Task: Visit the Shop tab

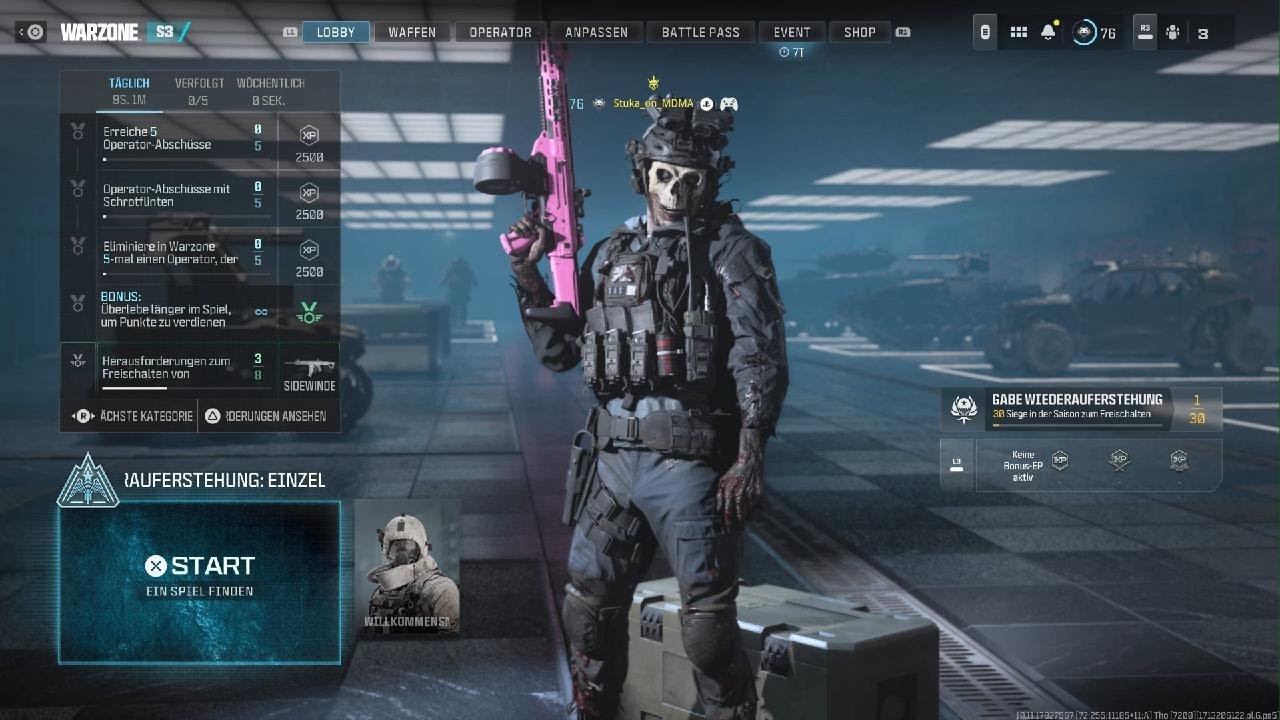Action: tap(860, 32)
